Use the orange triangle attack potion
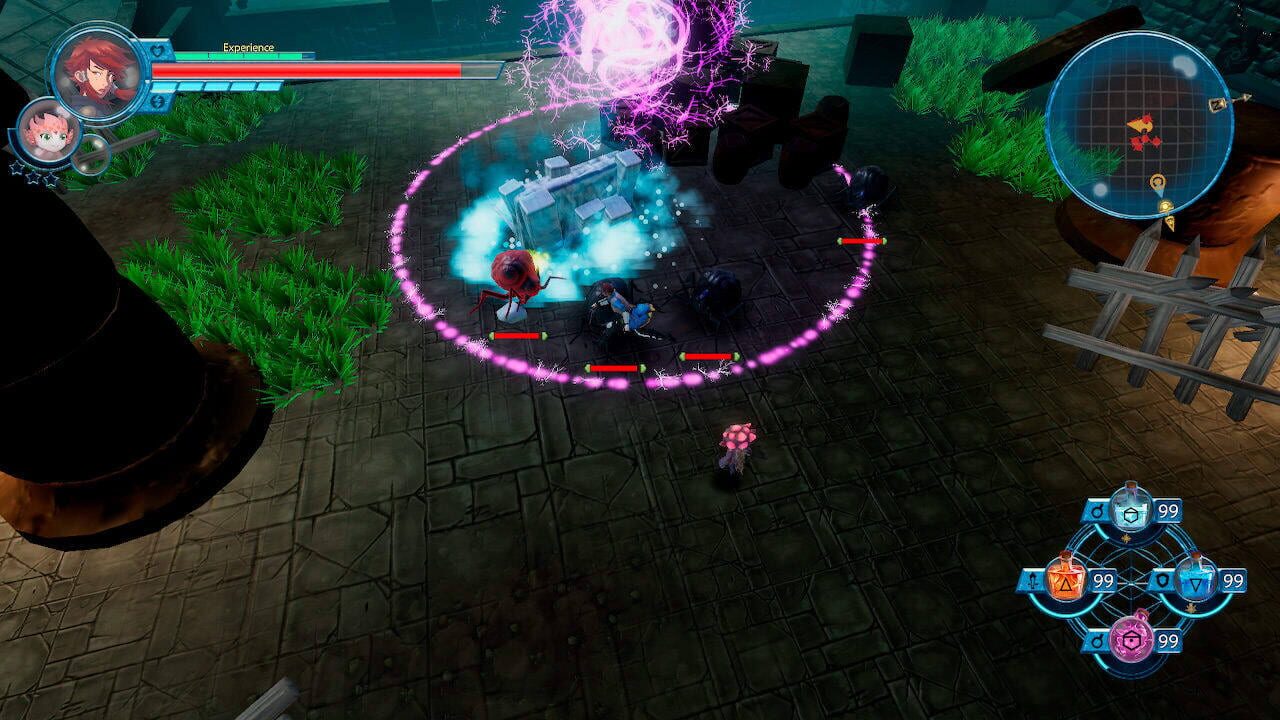This screenshot has width=1280, height=720. click(x=1068, y=578)
